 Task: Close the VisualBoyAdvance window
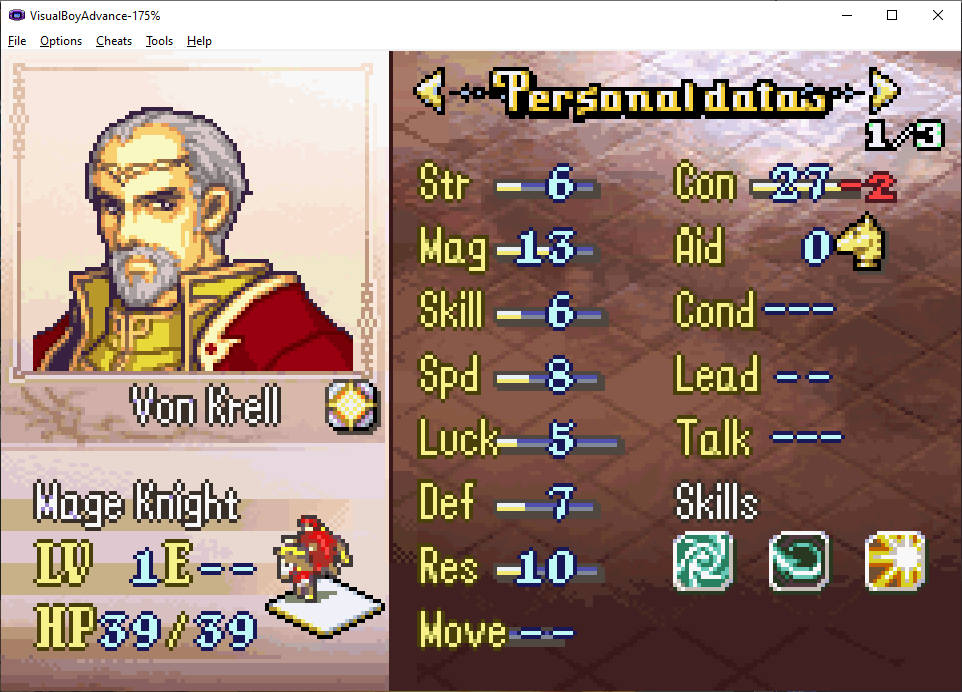(937, 15)
